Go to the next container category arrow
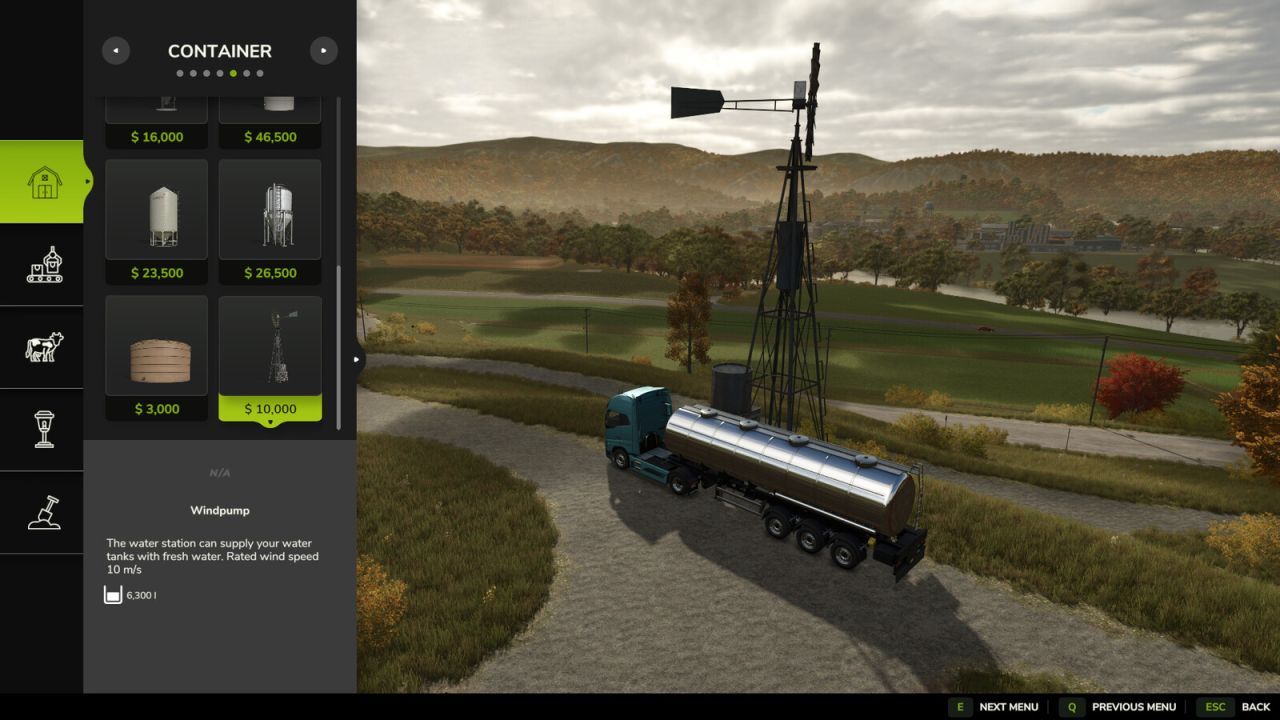1280x720 pixels. pyautogui.click(x=323, y=51)
